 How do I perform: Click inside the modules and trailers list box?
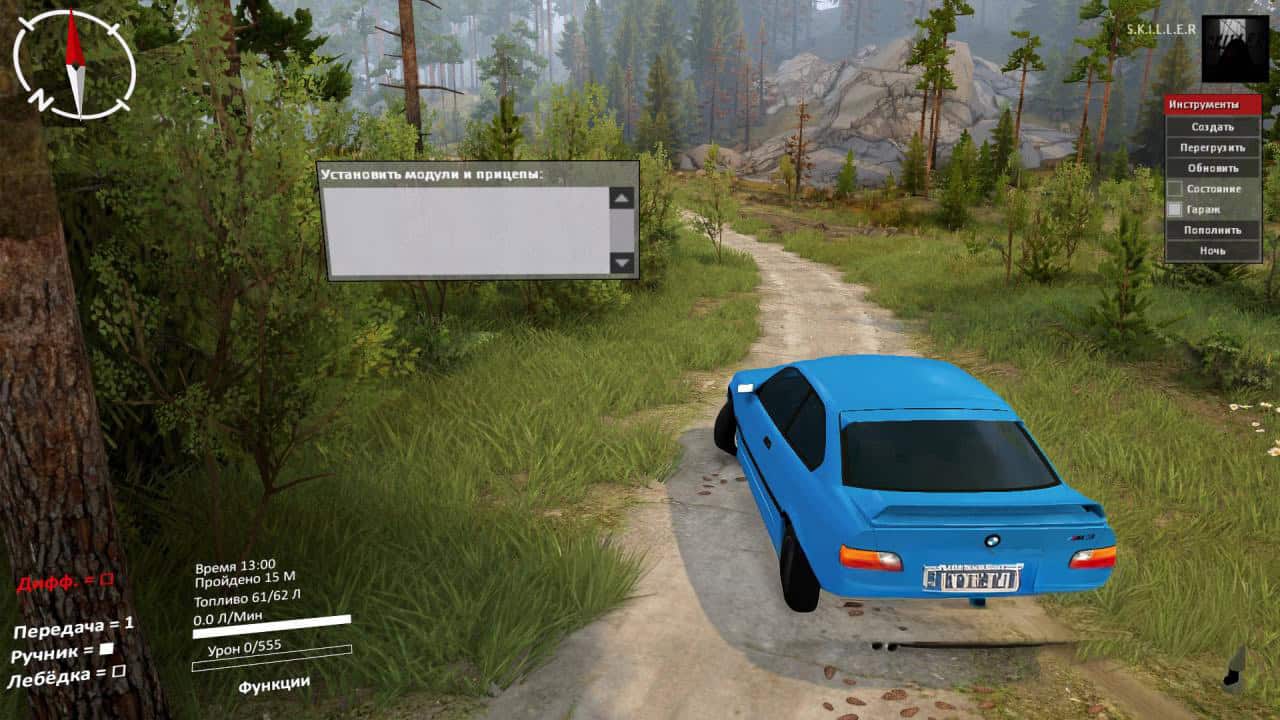pyautogui.click(x=466, y=230)
